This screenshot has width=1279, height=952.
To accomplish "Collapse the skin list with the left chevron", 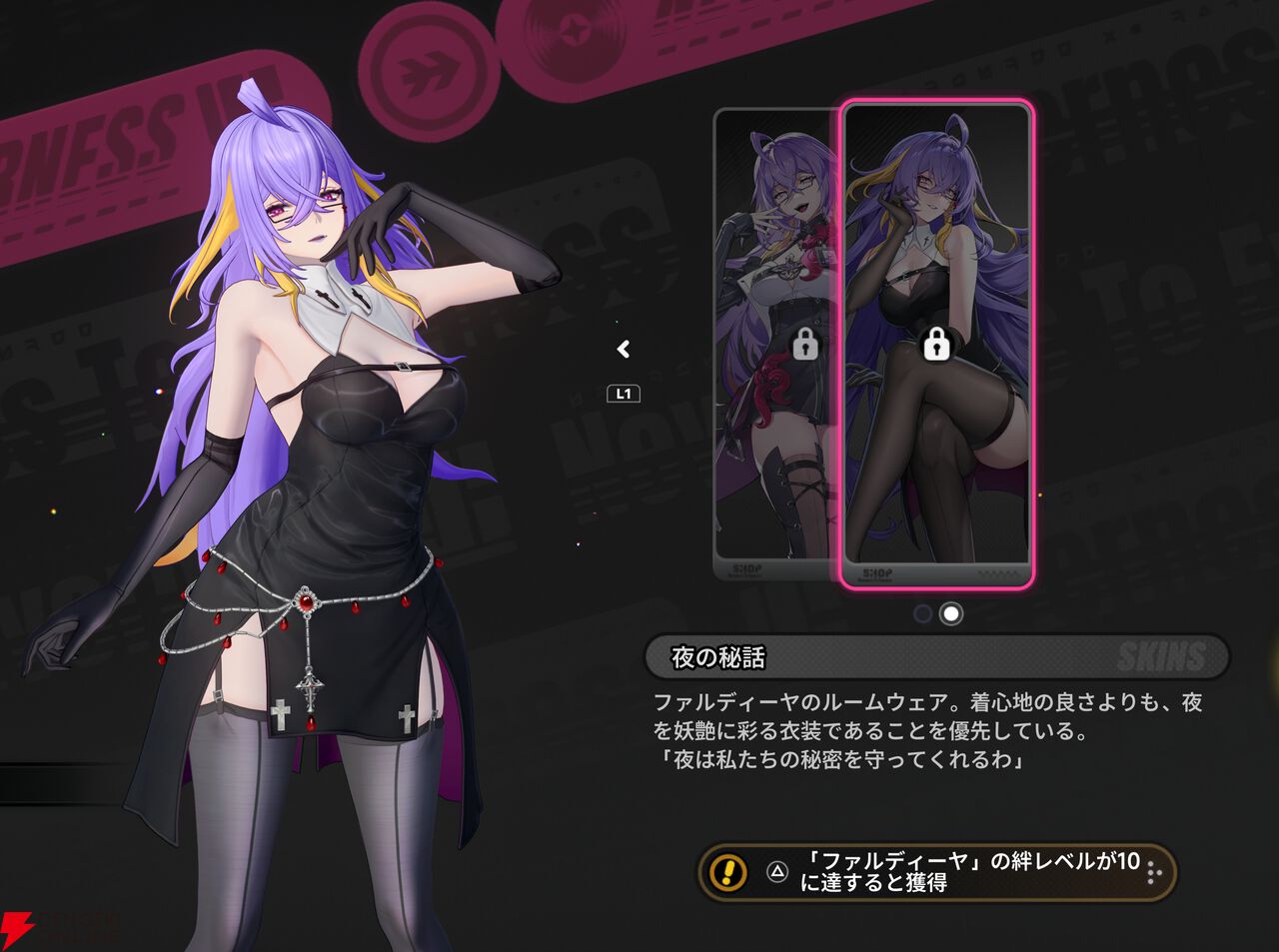I will point(622,350).
